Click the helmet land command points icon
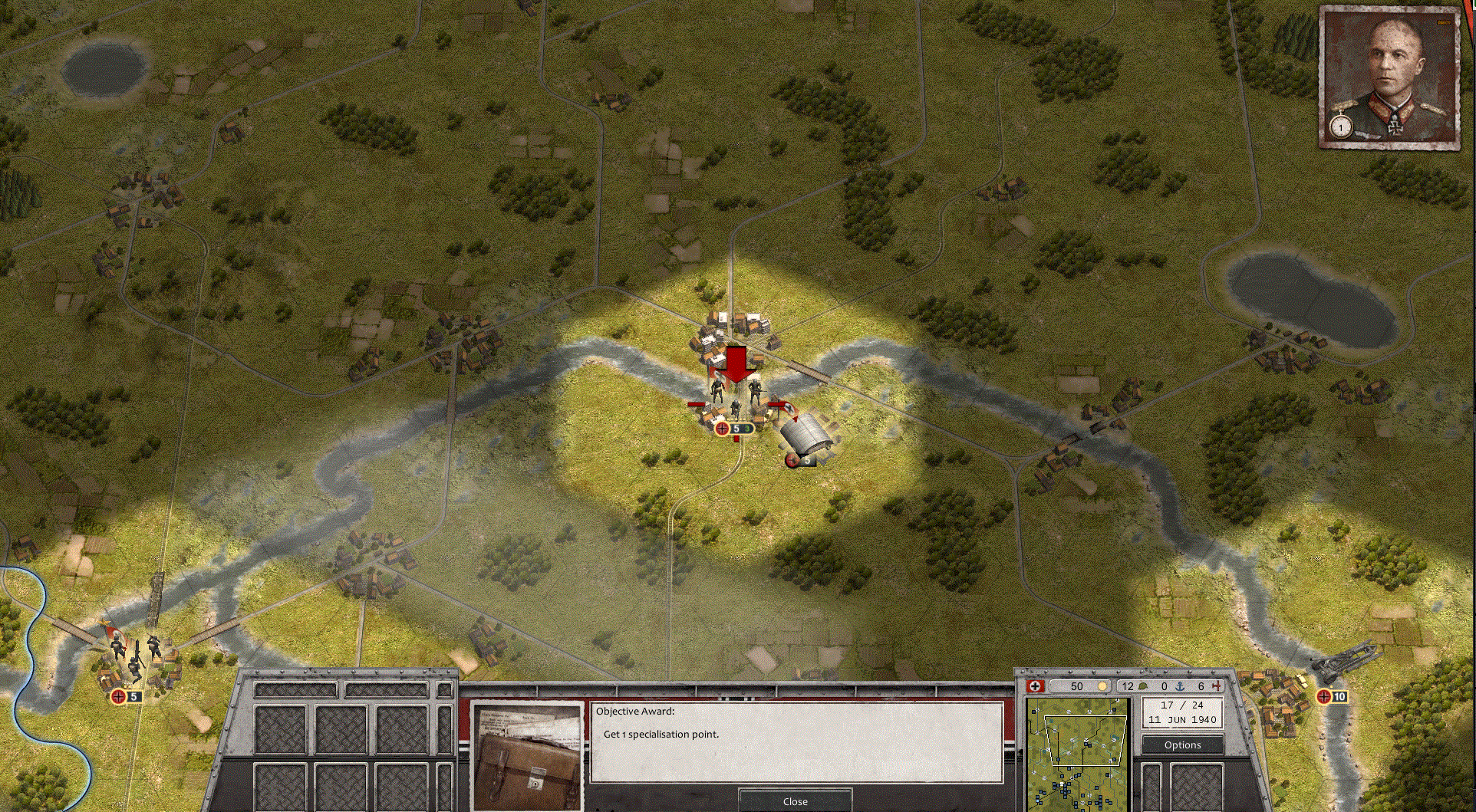This screenshot has height=812, width=1476. (1142, 686)
